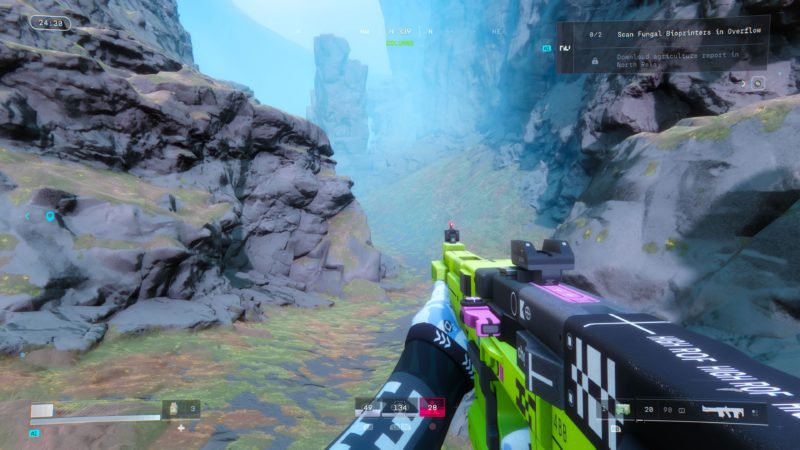800x450 pixels.
Task: Click the small square icon below objective tracker
Action: pos(758,83)
